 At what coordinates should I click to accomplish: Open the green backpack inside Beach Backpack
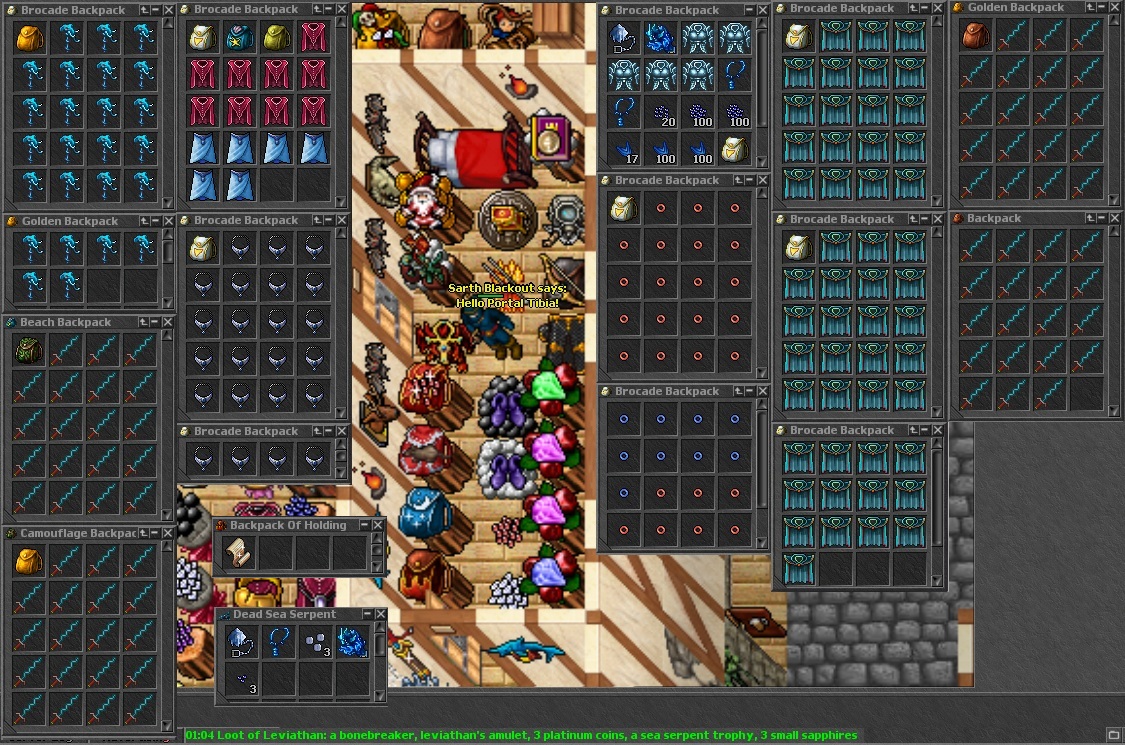point(29,350)
